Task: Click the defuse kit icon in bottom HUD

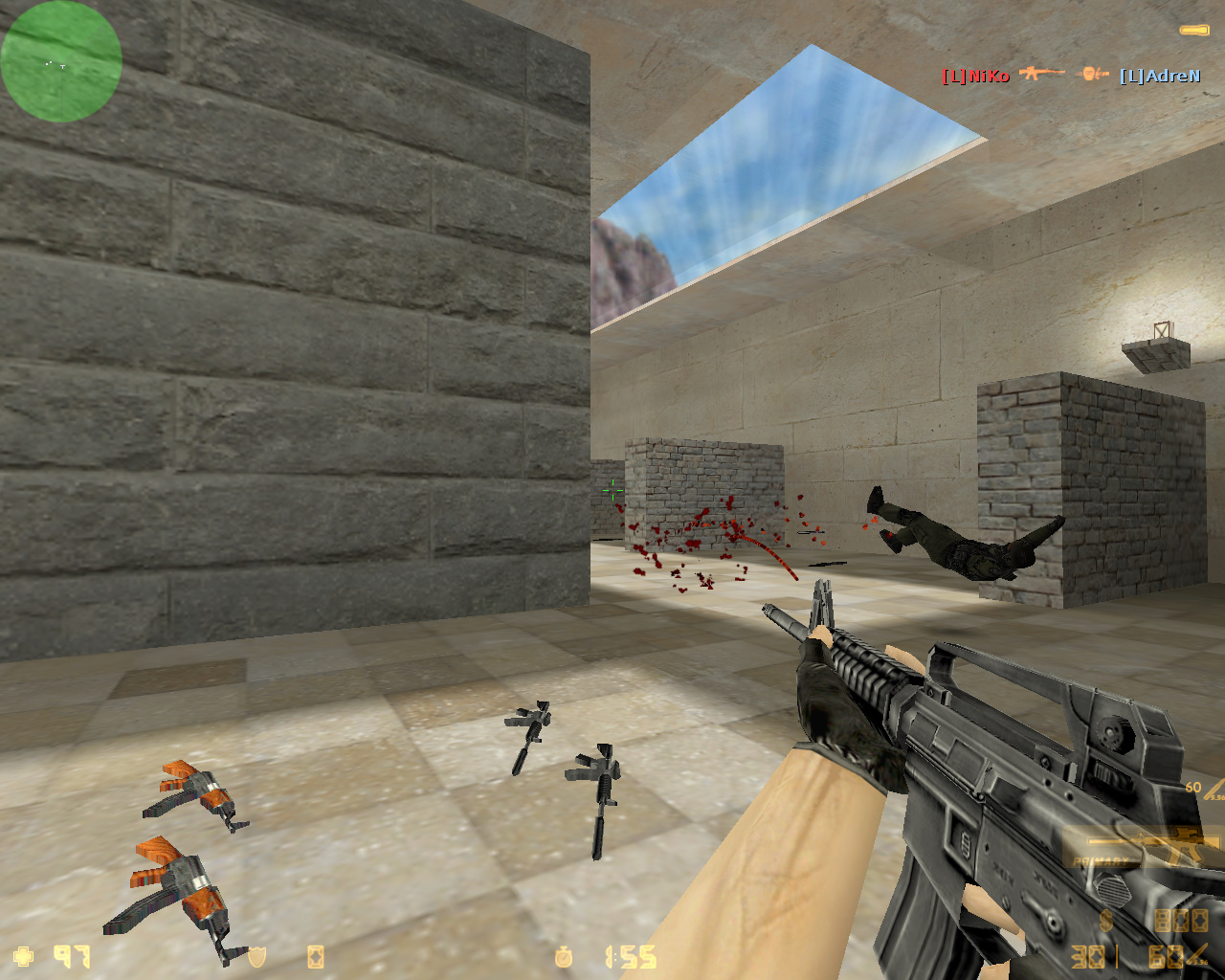Action: click(x=317, y=956)
